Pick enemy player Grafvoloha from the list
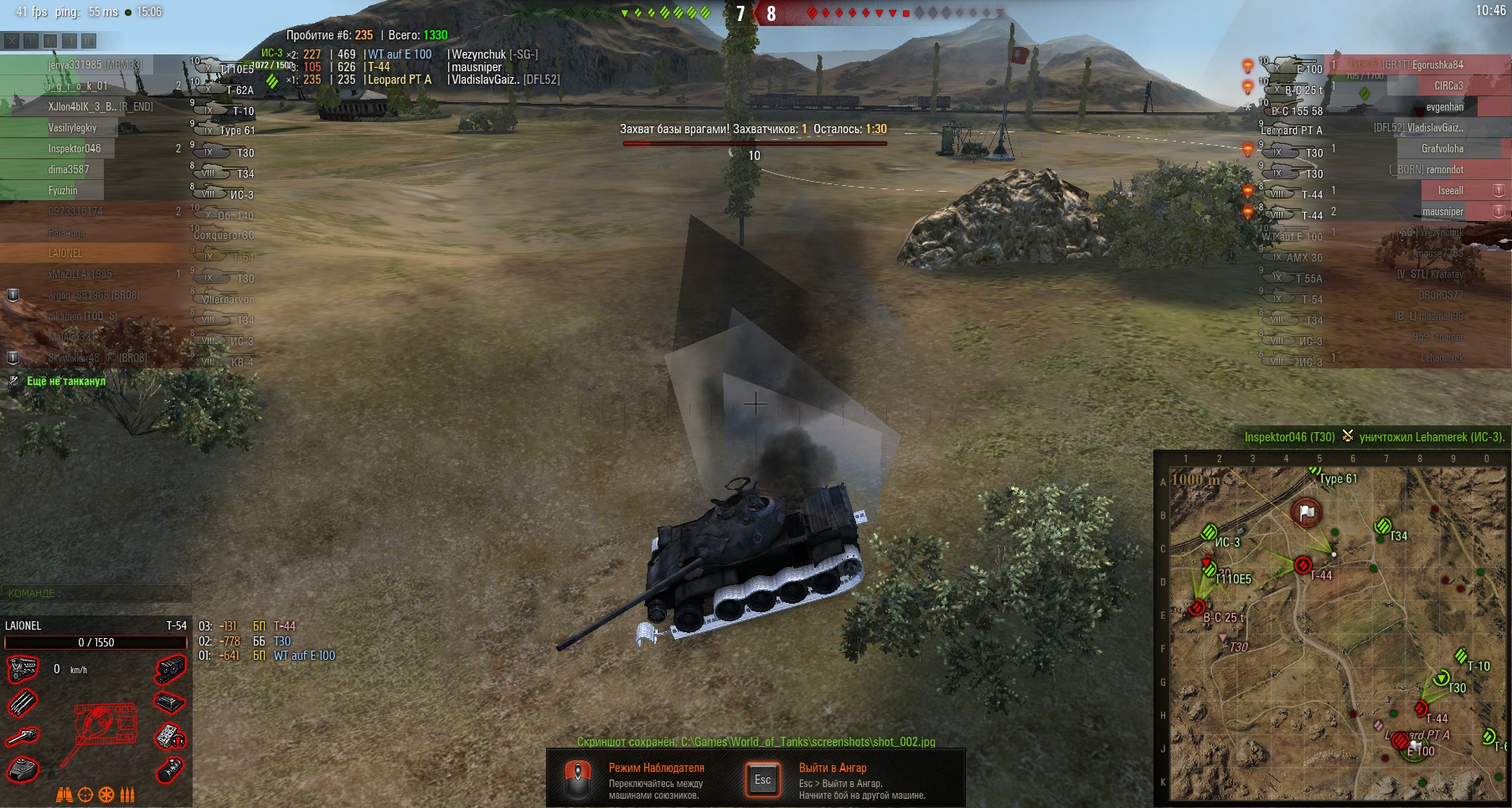Screen dimensions: 1512x808 pyautogui.click(x=1442, y=149)
